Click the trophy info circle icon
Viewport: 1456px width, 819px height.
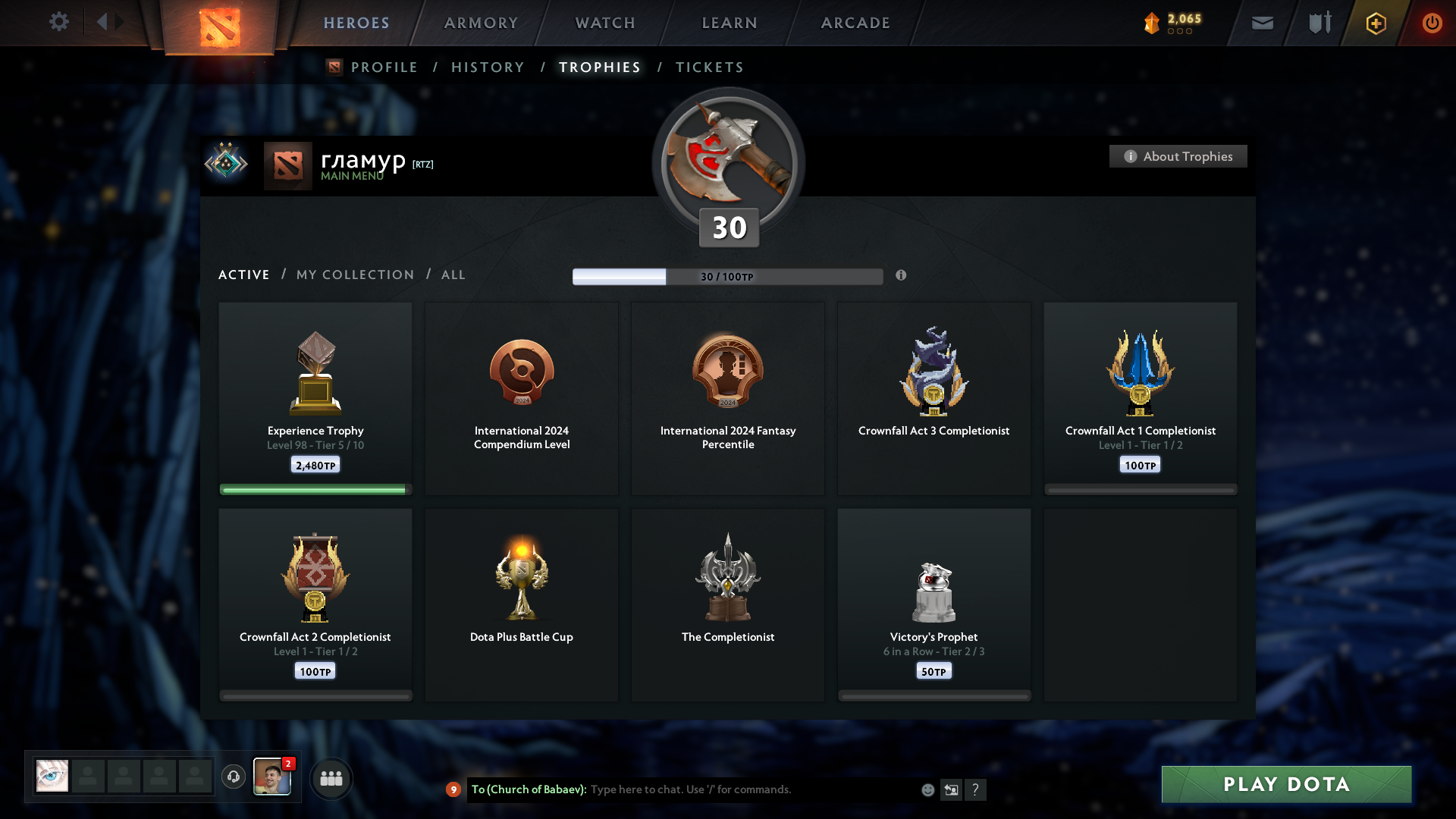point(902,276)
